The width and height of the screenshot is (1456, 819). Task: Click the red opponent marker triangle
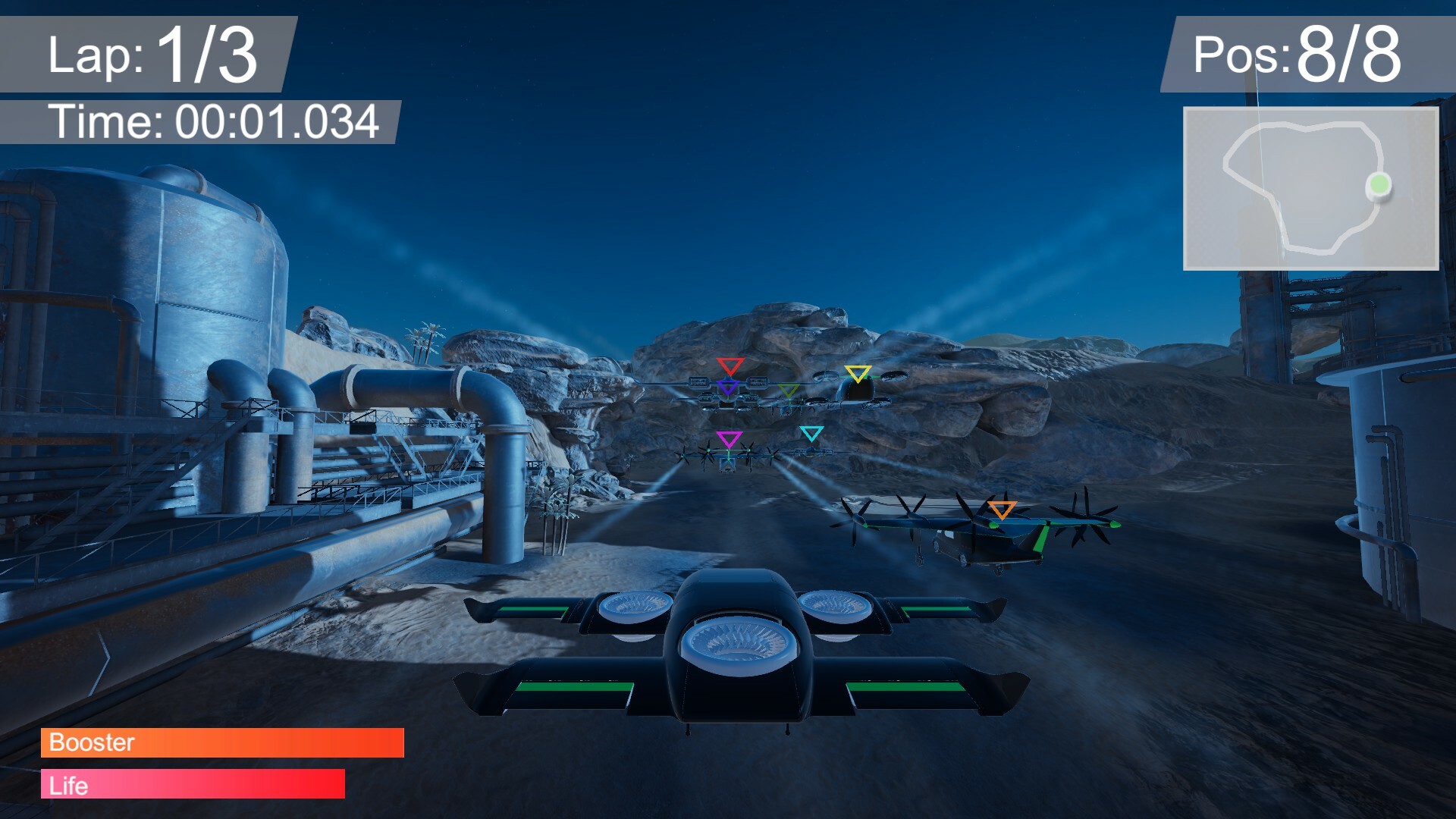[x=730, y=366]
